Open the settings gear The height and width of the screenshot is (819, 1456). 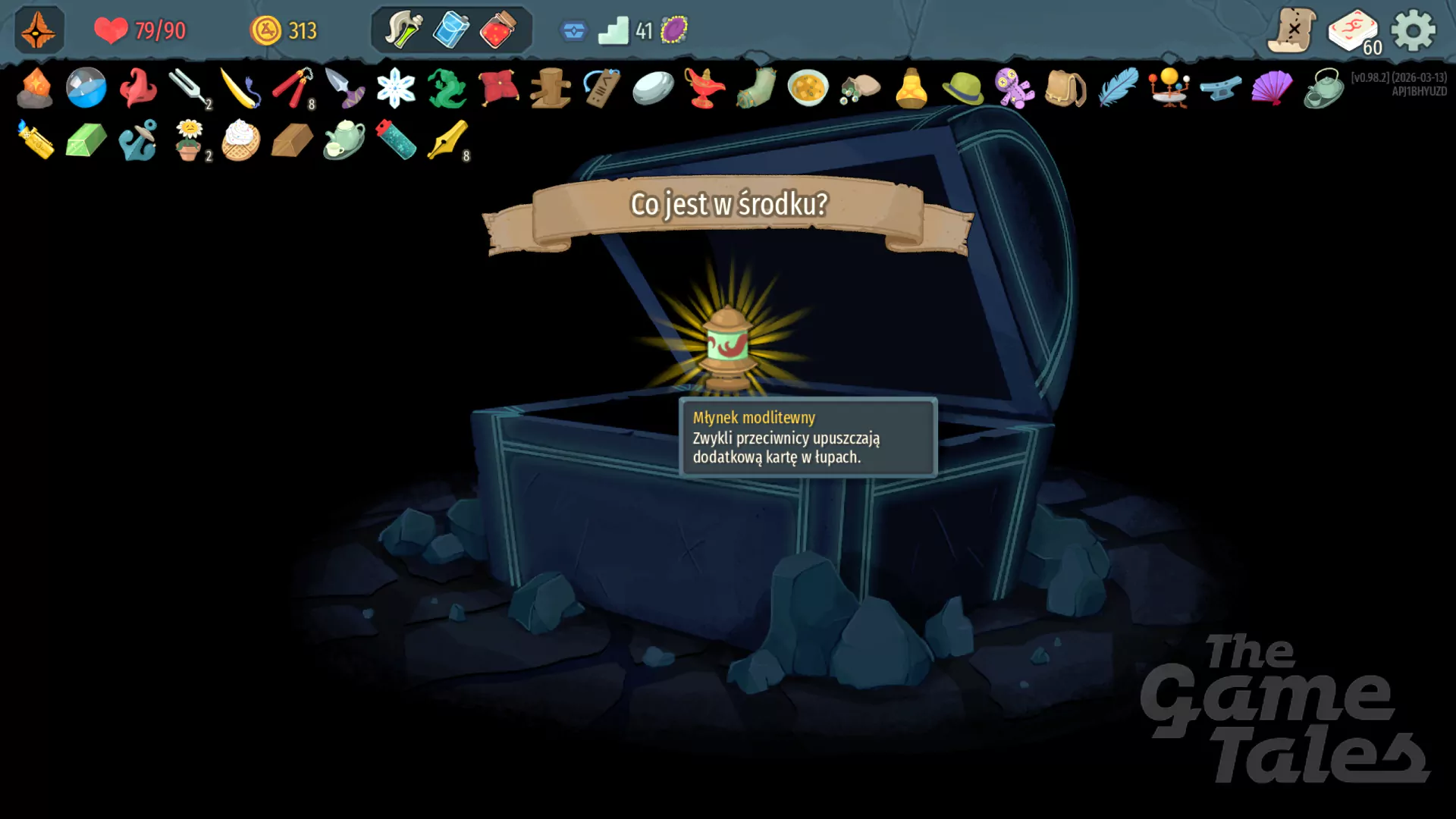tap(1413, 30)
